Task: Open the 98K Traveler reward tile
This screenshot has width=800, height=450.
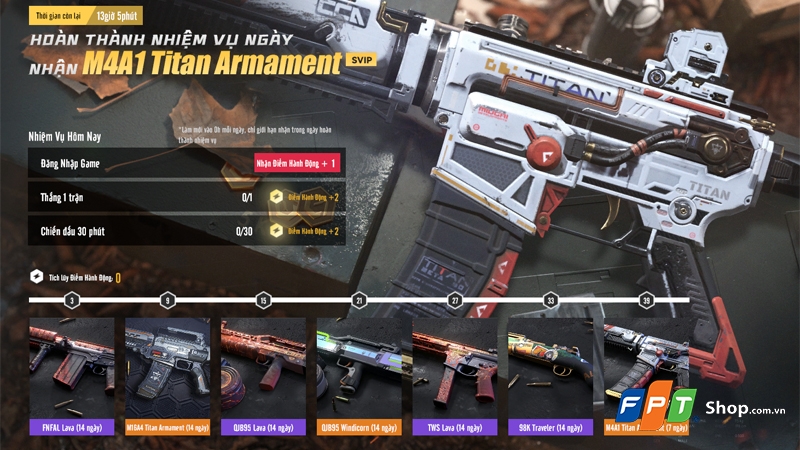Action: [551, 375]
